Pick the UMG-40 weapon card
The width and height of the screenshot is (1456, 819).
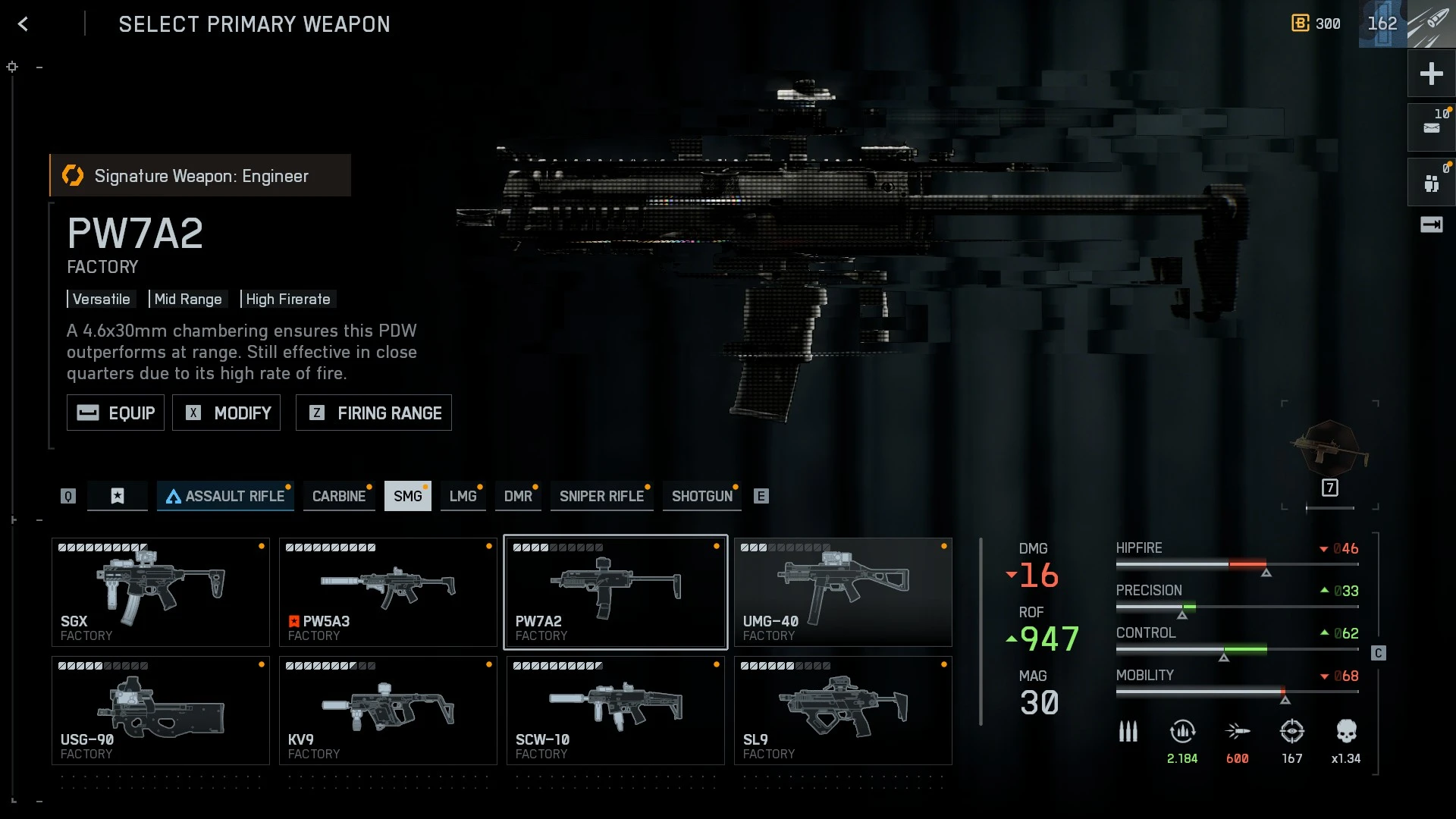pyautogui.click(x=843, y=592)
